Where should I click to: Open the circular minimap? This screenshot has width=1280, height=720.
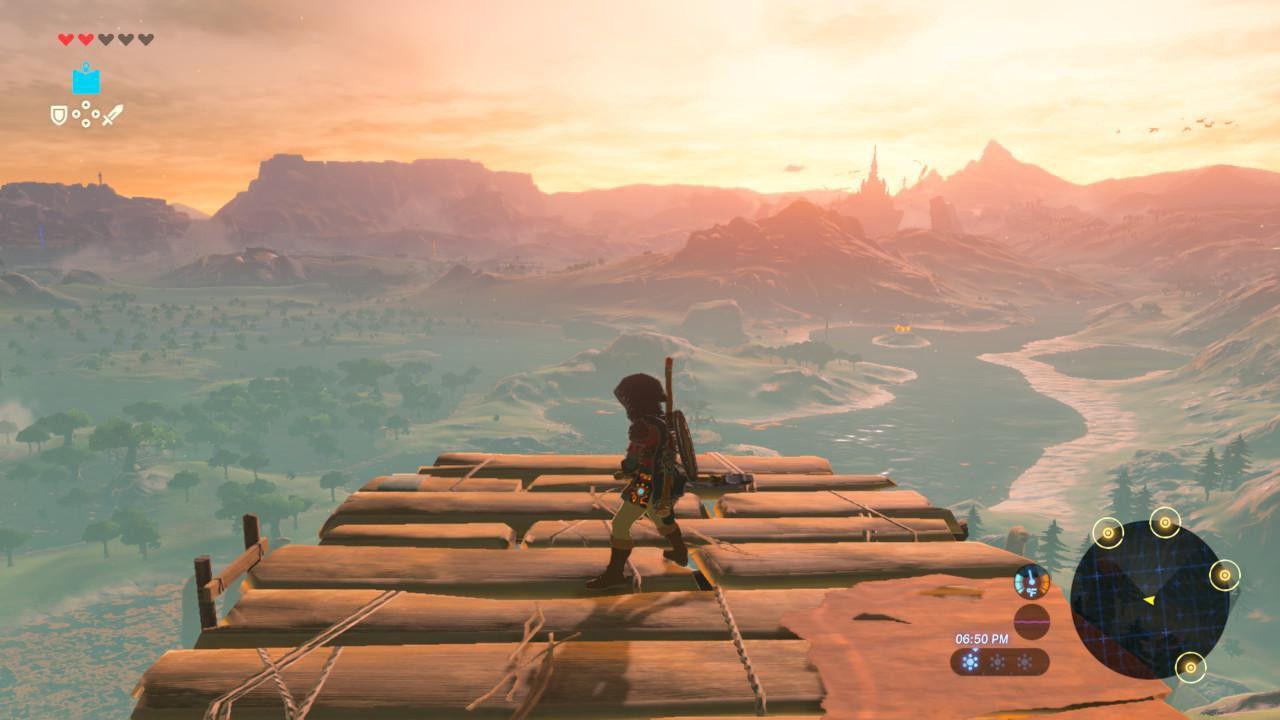point(1149,599)
